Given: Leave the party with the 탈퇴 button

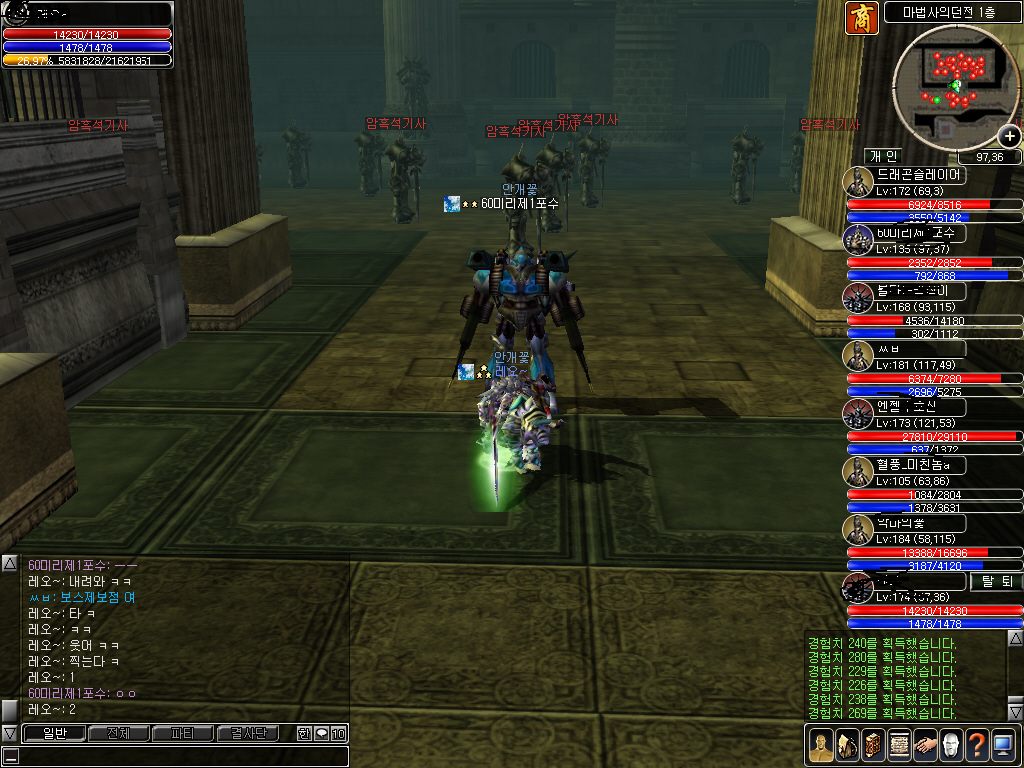Looking at the screenshot, I should pyautogui.click(x=997, y=581).
